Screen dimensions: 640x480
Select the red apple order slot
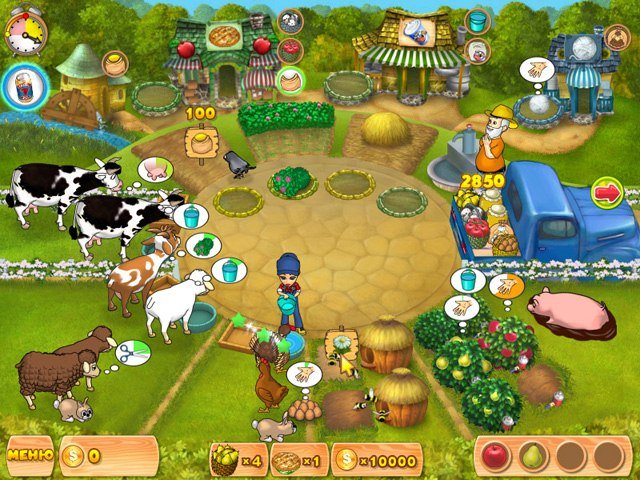click(x=496, y=456)
